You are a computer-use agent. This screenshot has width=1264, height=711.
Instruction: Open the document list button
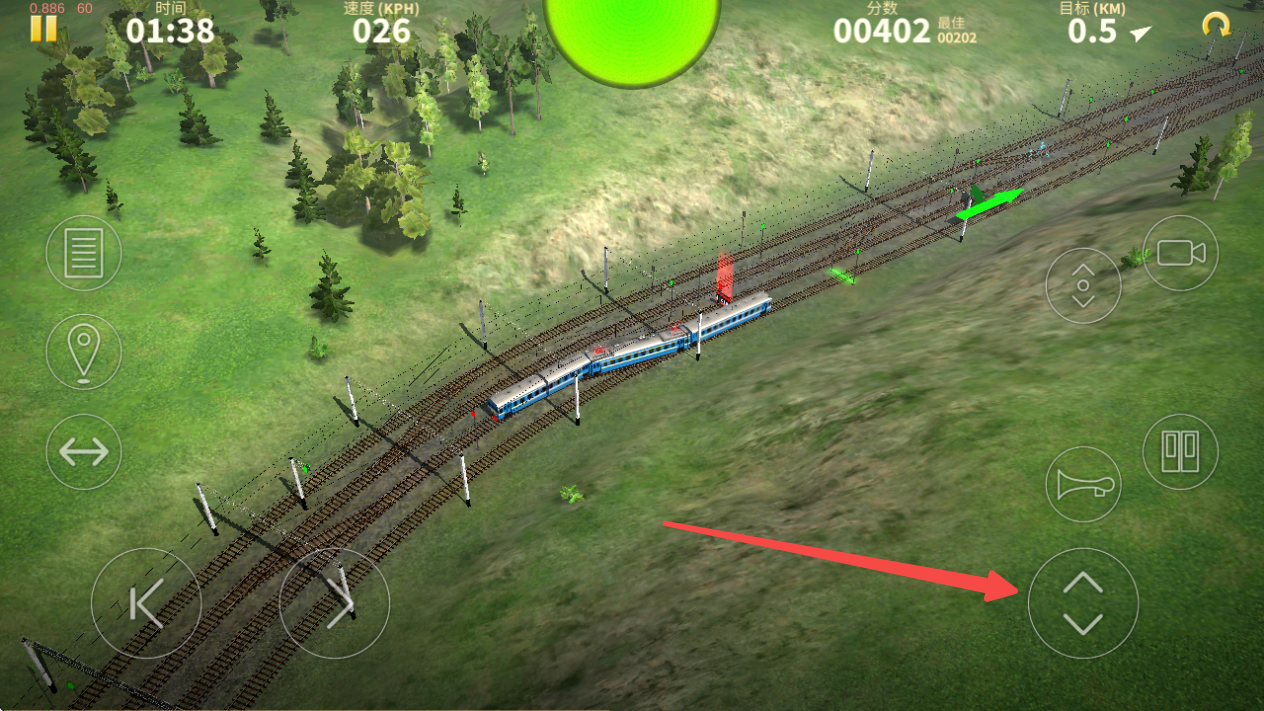[84, 253]
